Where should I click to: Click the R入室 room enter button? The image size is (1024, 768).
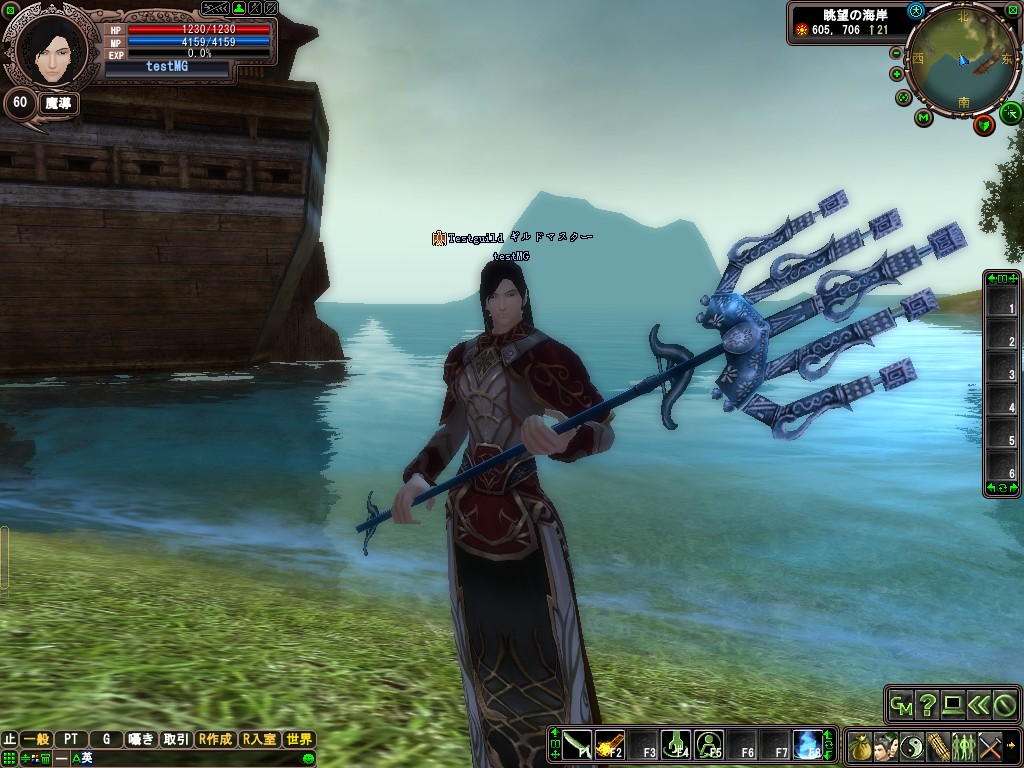click(259, 740)
